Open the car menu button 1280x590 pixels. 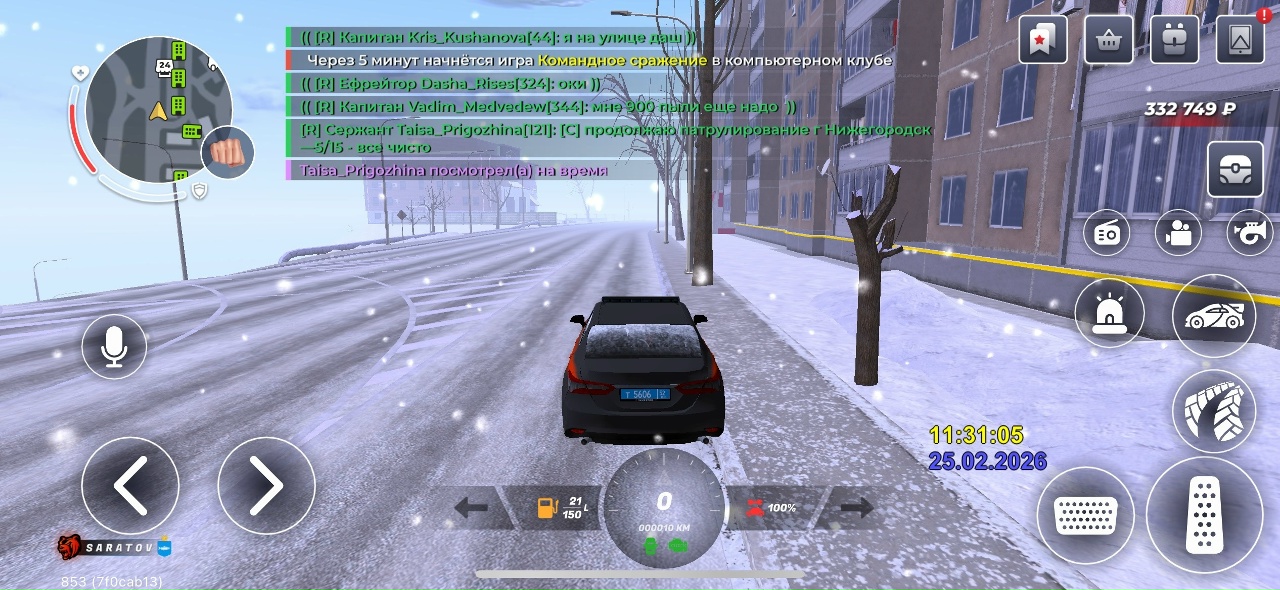coord(1213,316)
